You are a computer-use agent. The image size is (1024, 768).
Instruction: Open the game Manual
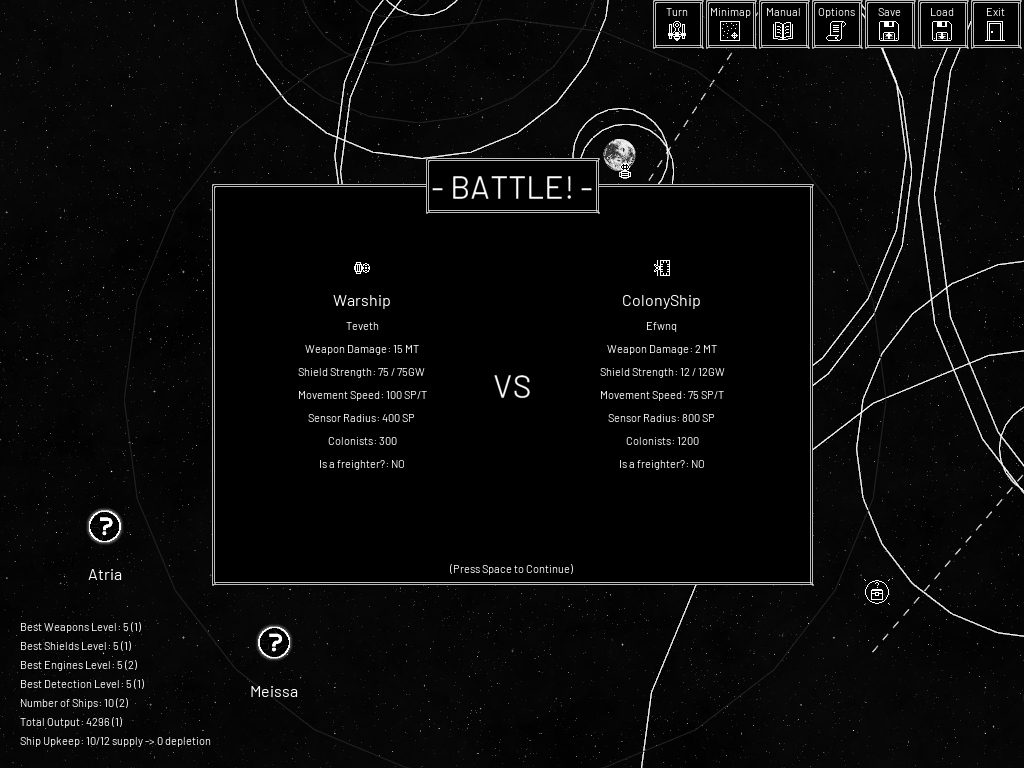pyautogui.click(x=783, y=25)
